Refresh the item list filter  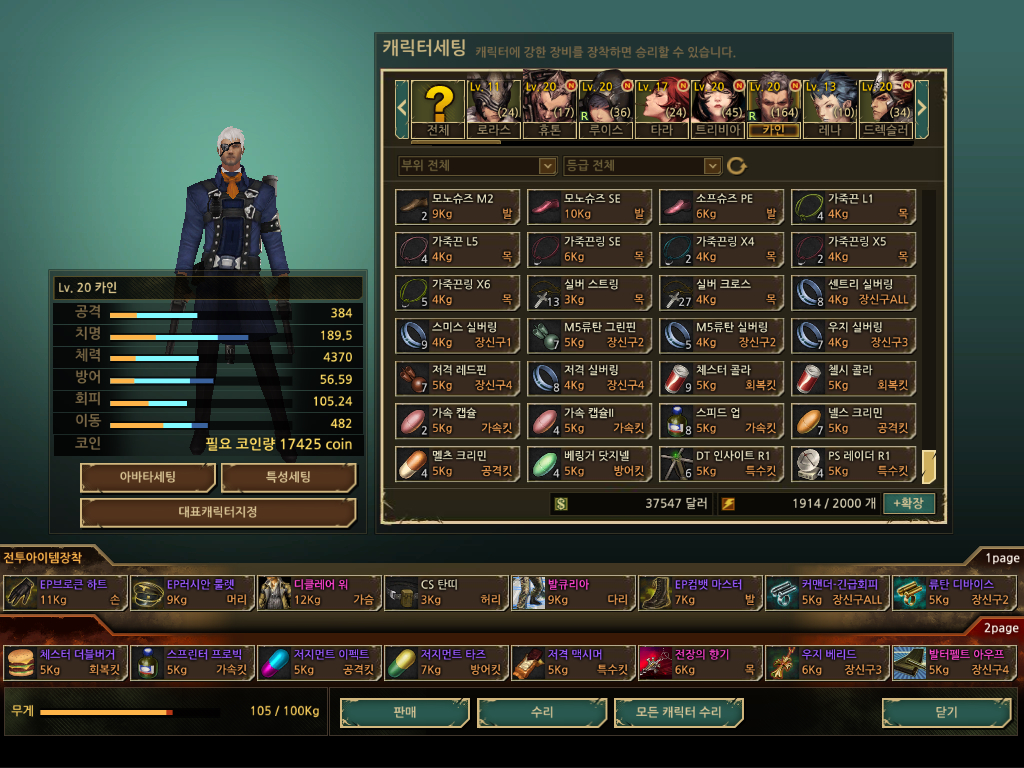pyautogui.click(x=737, y=166)
